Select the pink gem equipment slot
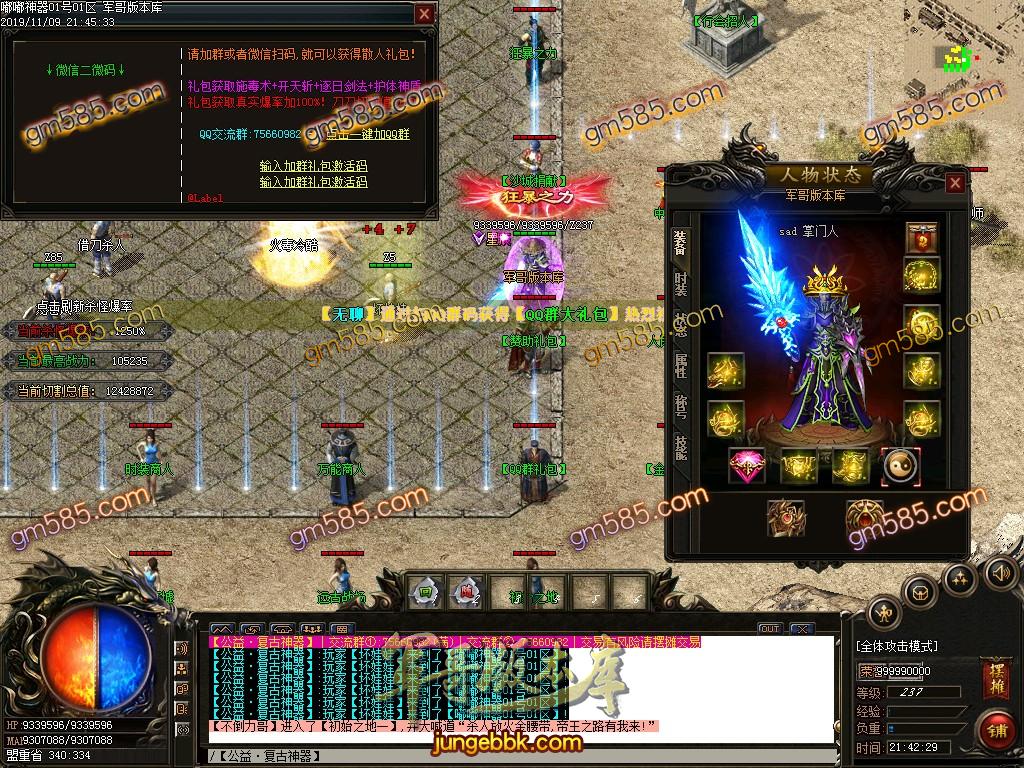 coord(746,465)
